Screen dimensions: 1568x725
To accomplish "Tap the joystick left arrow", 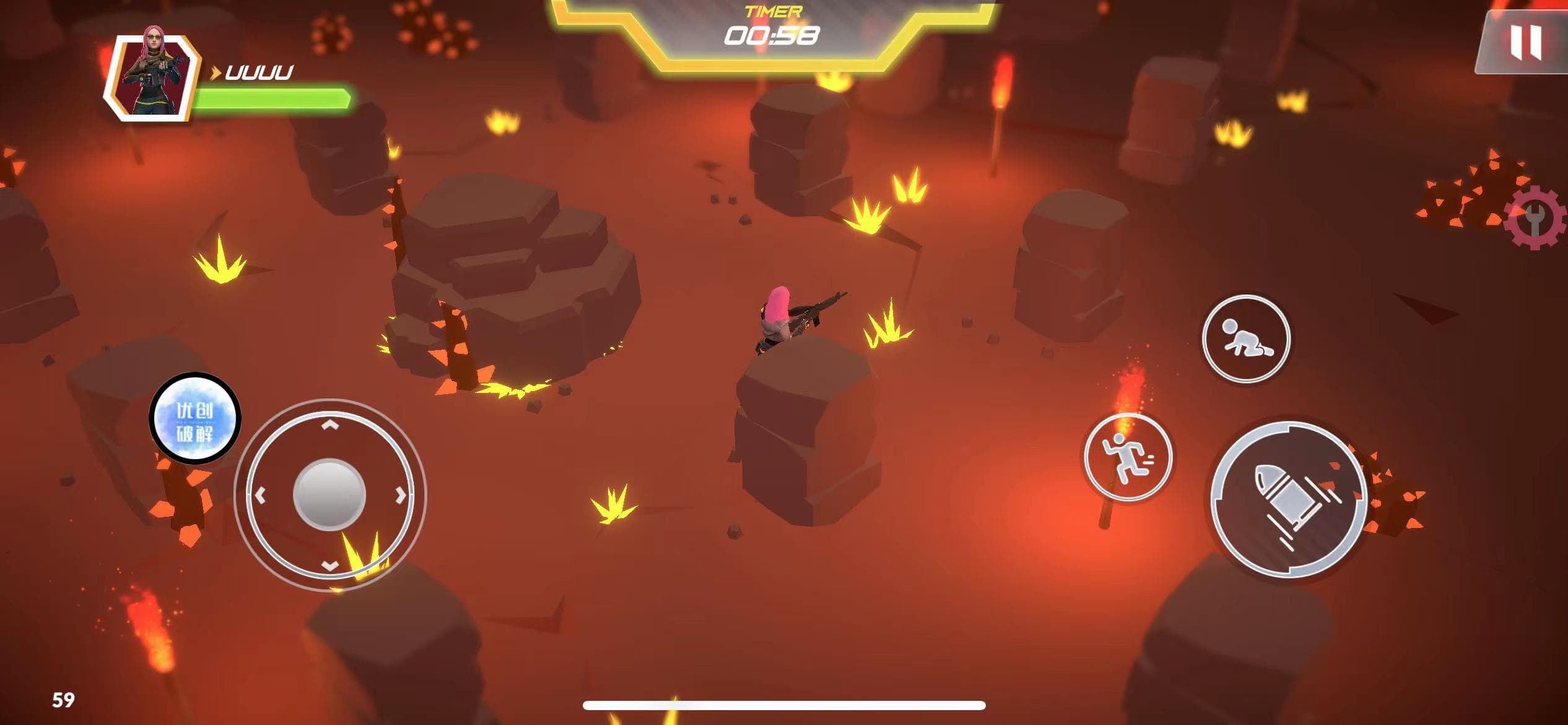I will click(260, 495).
